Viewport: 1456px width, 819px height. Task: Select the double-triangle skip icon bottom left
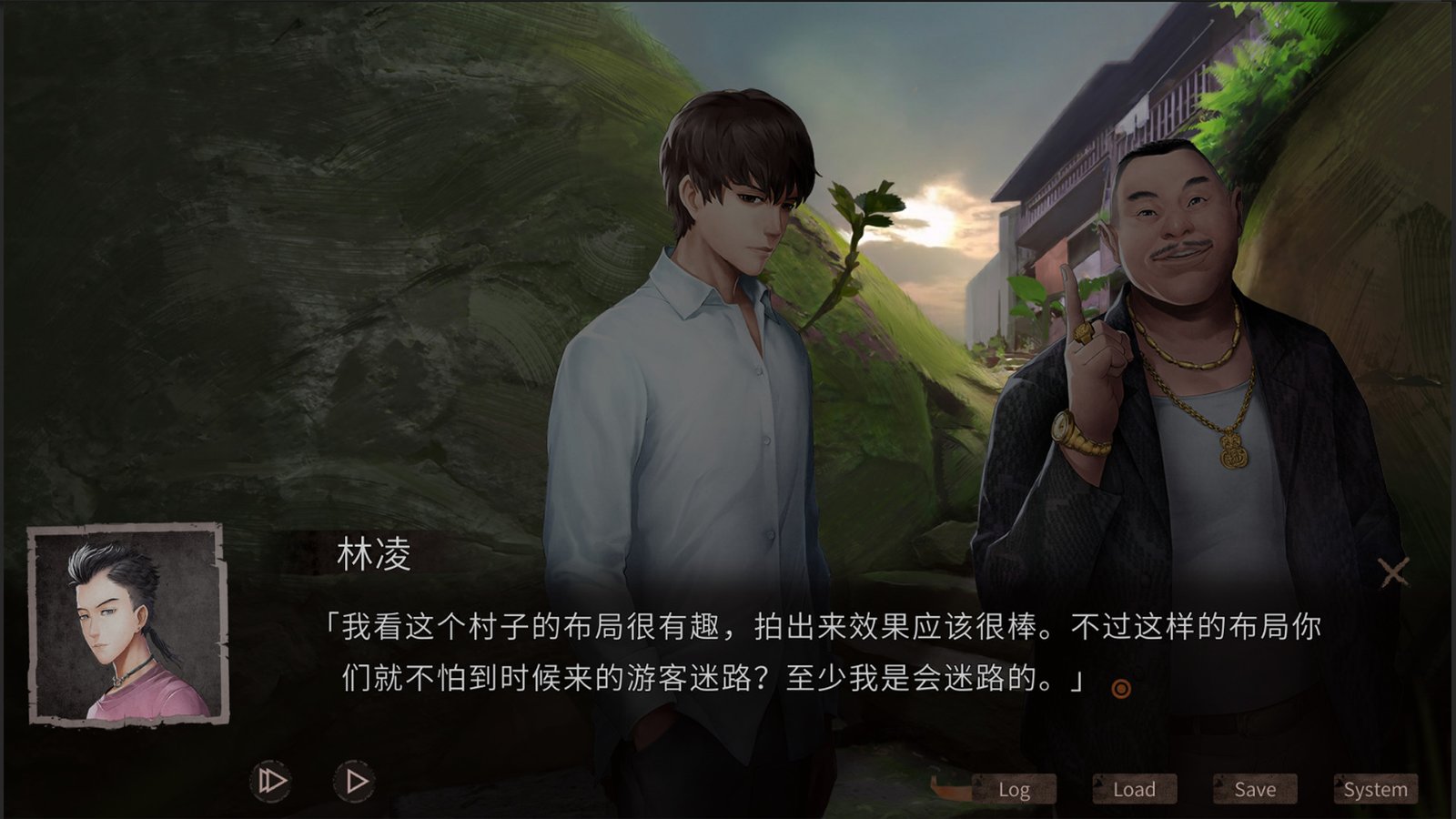[x=268, y=781]
